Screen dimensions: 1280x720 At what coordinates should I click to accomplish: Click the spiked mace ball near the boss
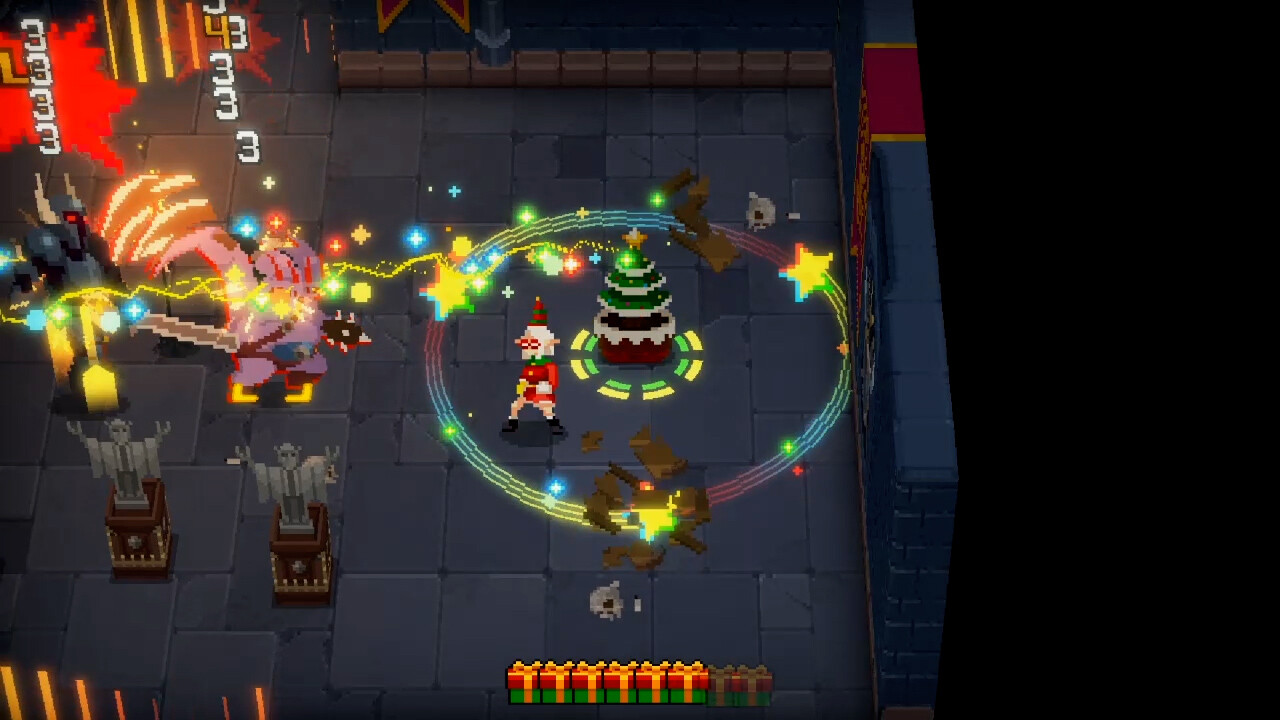pos(342,330)
